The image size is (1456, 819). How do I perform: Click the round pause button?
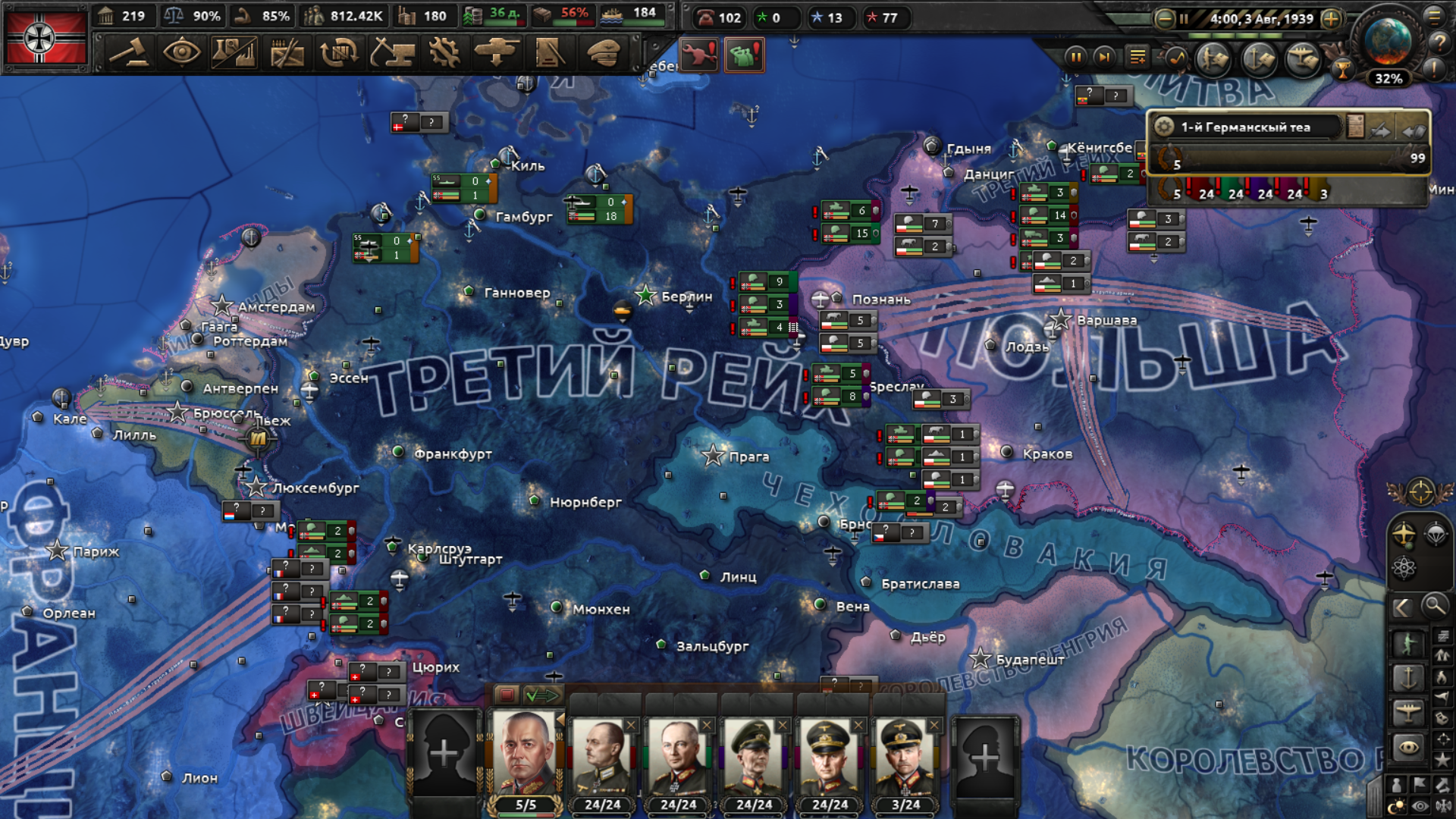(1075, 57)
